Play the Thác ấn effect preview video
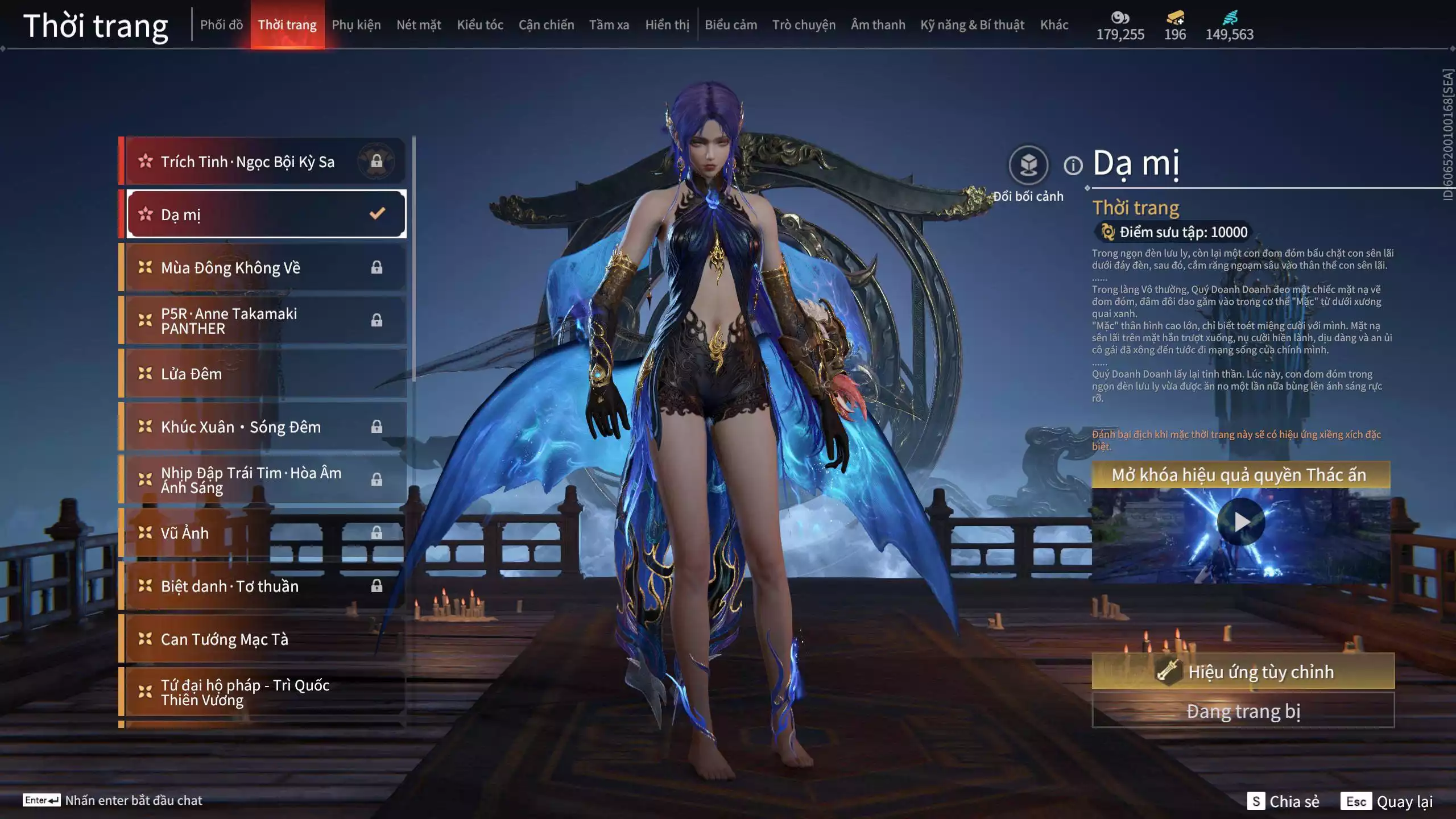The image size is (1456, 819). 1240,522
